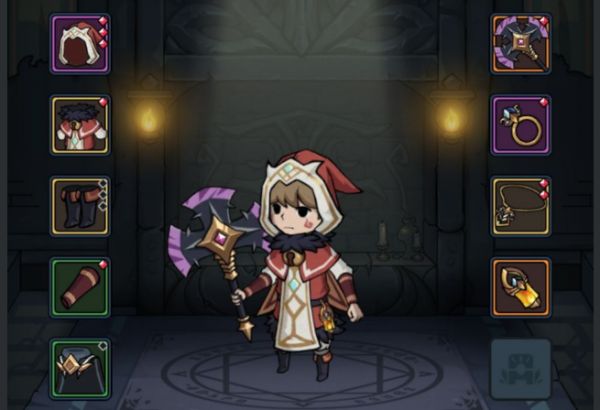Viewport: 600px width, 410px height.
Task: Open the red fur-collared robe slot
Action: pyautogui.click(x=80, y=125)
